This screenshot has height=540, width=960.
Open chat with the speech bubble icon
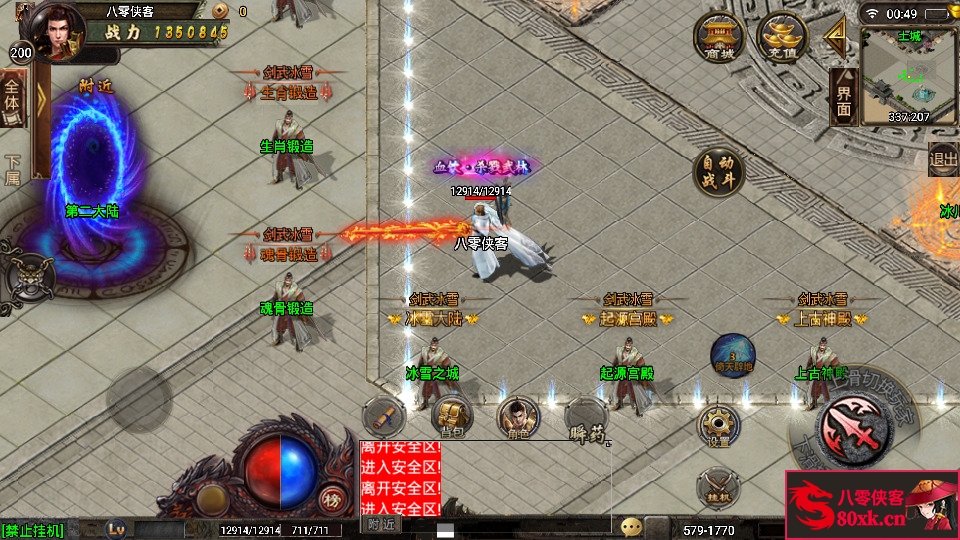631,527
